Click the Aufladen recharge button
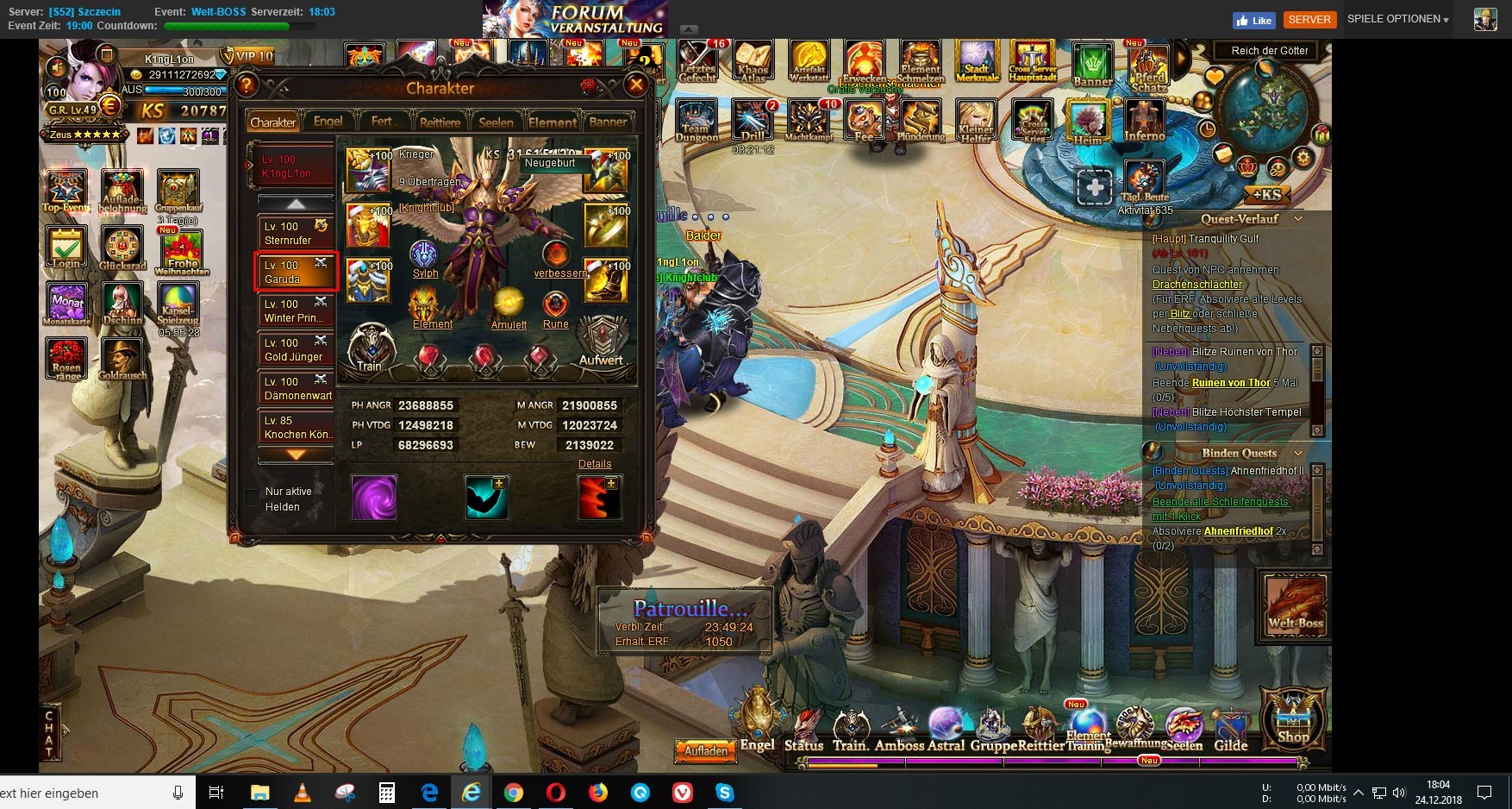Viewport: 1512px width, 809px height. pyautogui.click(x=706, y=751)
